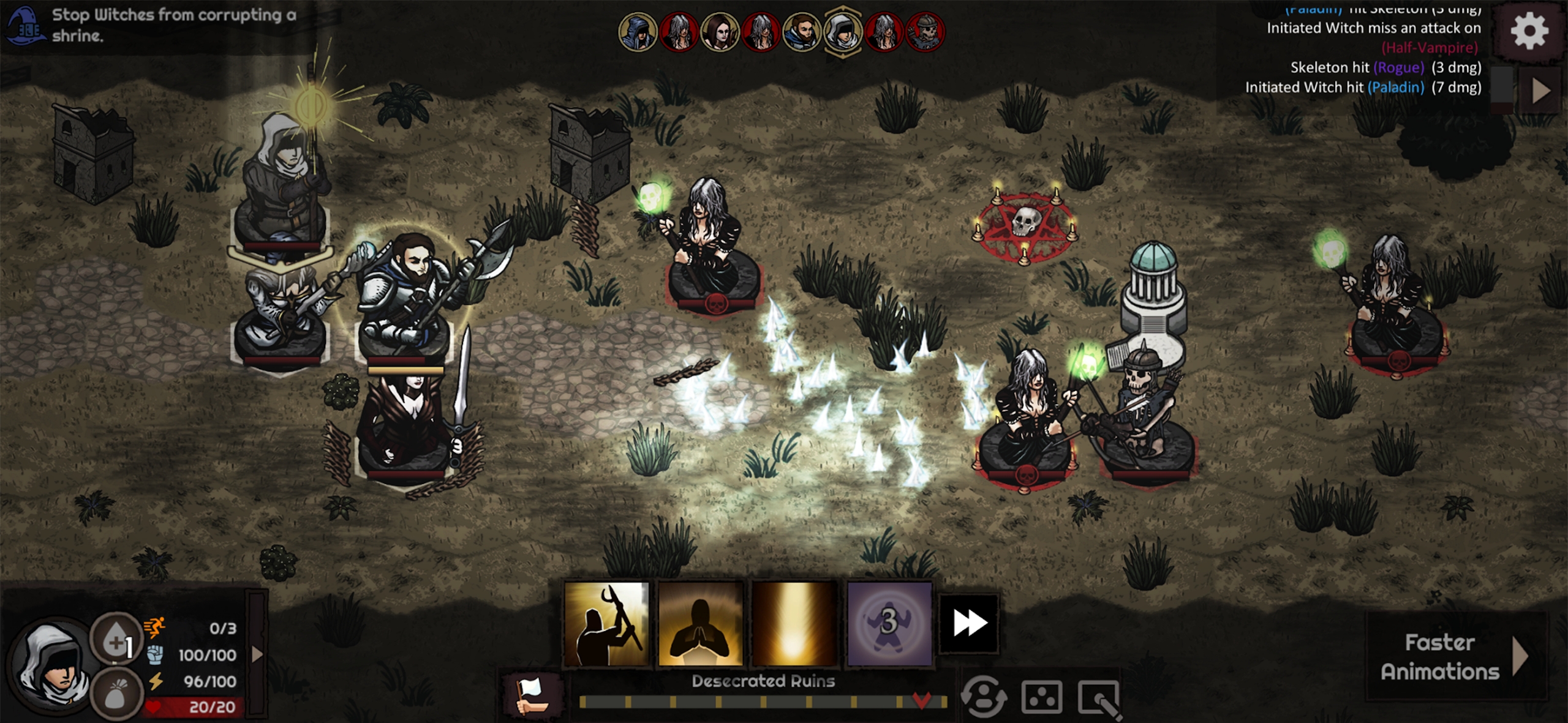Select the skeleton portrait in turn order
The image size is (1568, 723).
[925, 31]
